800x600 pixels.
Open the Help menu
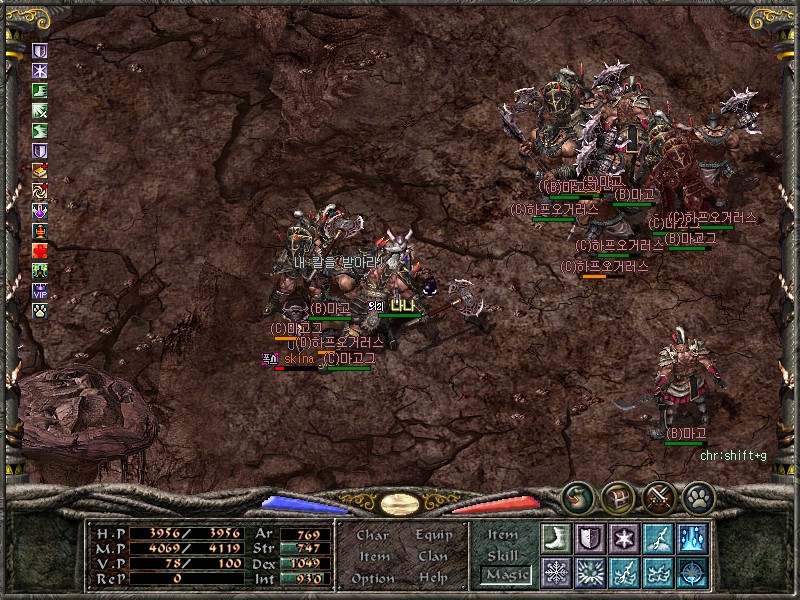(x=433, y=578)
